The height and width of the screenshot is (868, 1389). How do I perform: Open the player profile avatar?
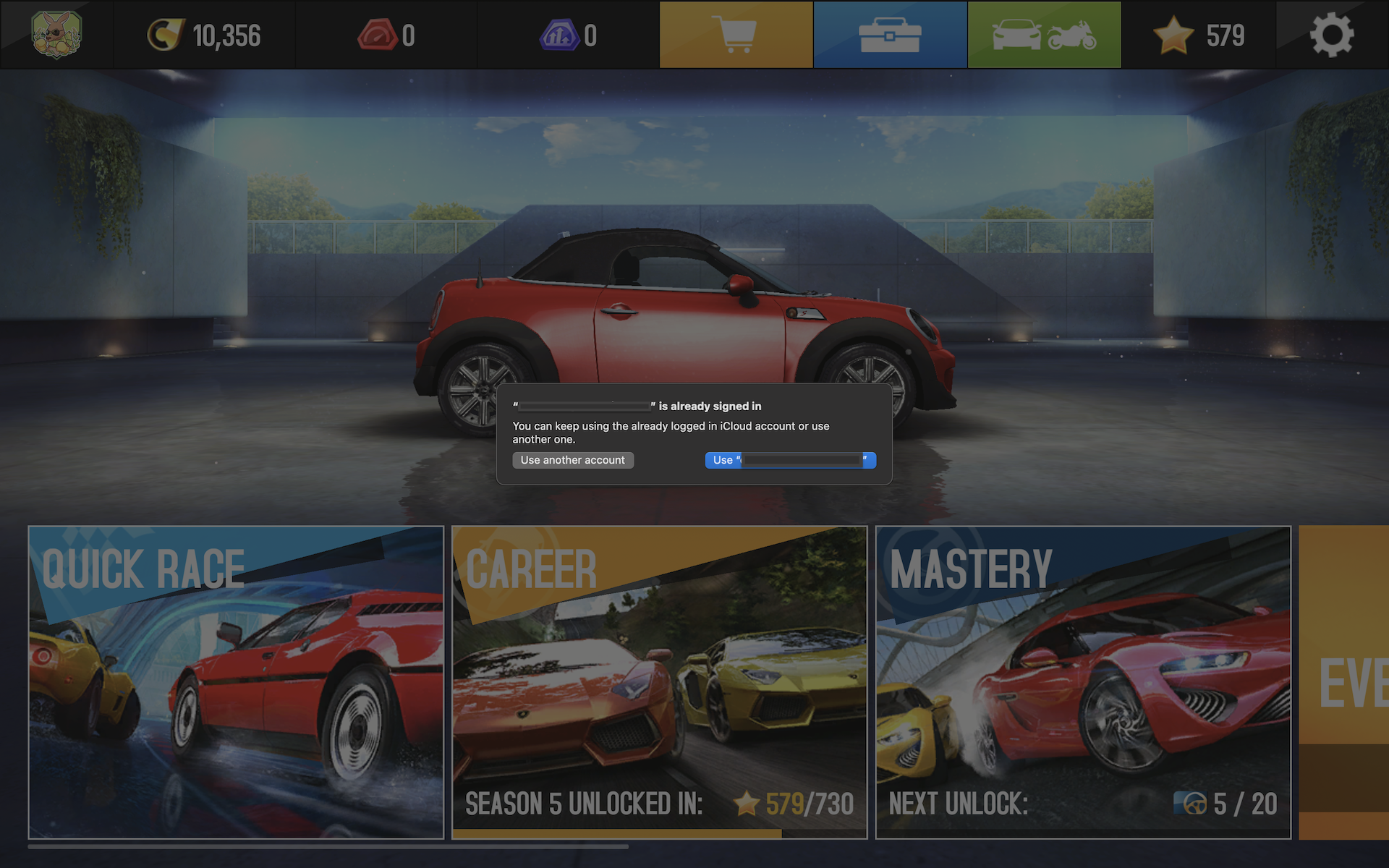pyautogui.click(x=56, y=35)
